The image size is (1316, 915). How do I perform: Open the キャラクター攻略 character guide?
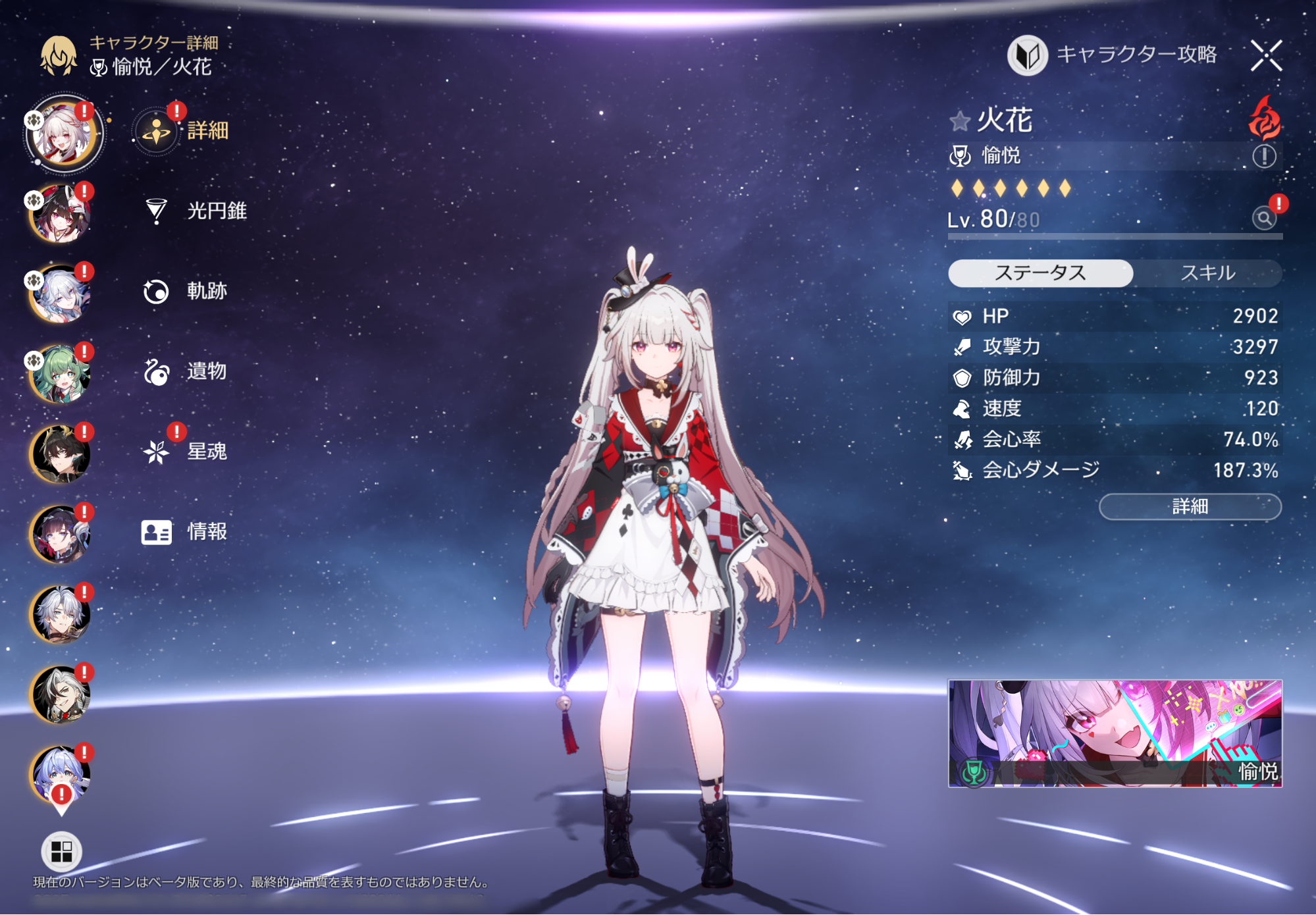(x=1113, y=55)
